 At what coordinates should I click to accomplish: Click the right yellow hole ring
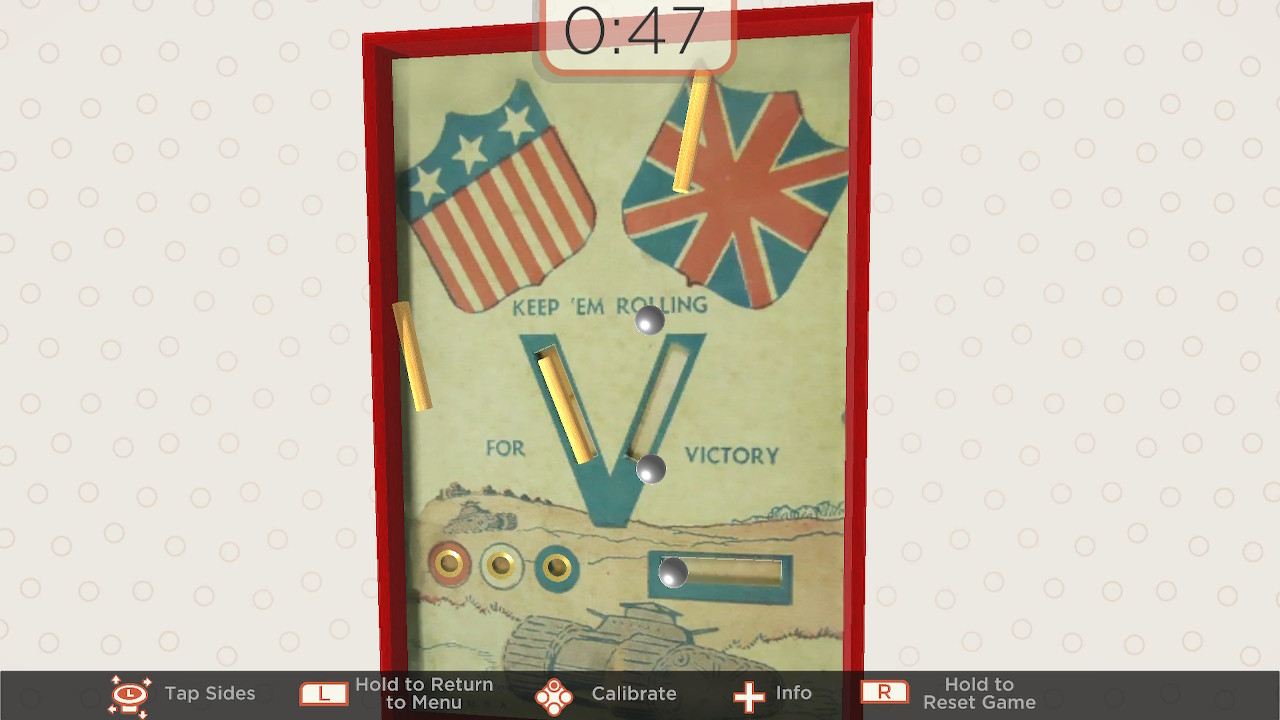tap(557, 565)
